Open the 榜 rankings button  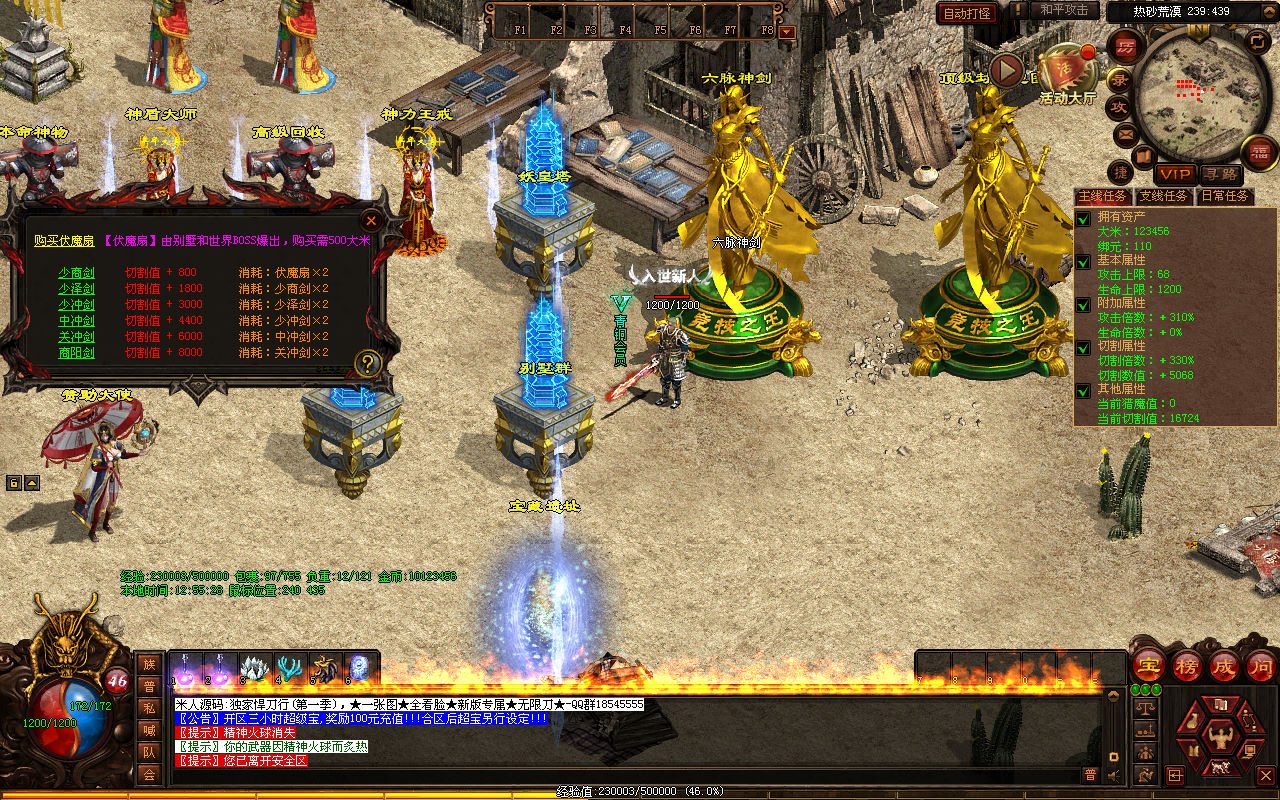tap(1187, 665)
